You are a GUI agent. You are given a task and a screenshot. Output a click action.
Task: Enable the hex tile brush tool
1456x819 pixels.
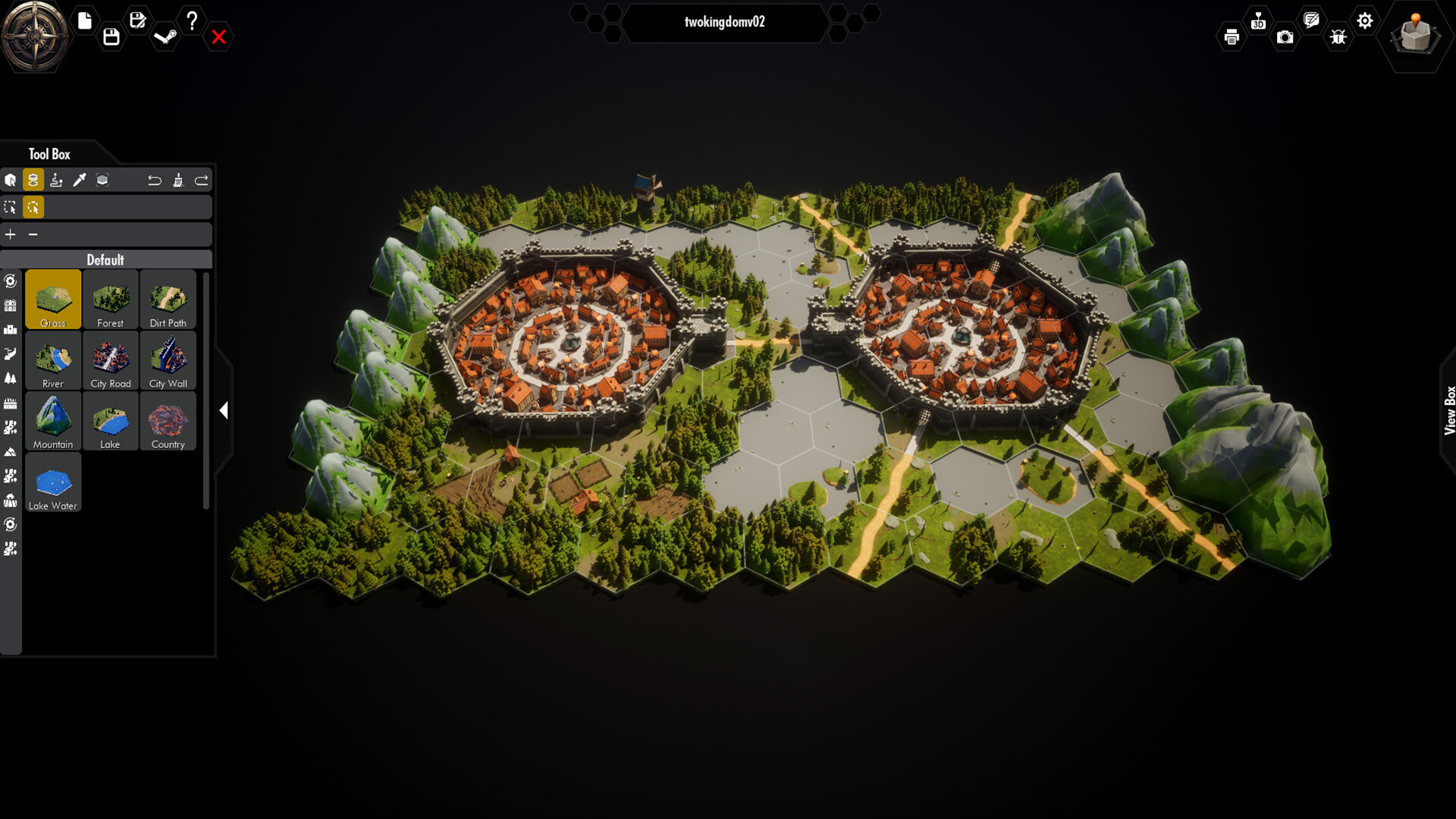[x=33, y=180]
